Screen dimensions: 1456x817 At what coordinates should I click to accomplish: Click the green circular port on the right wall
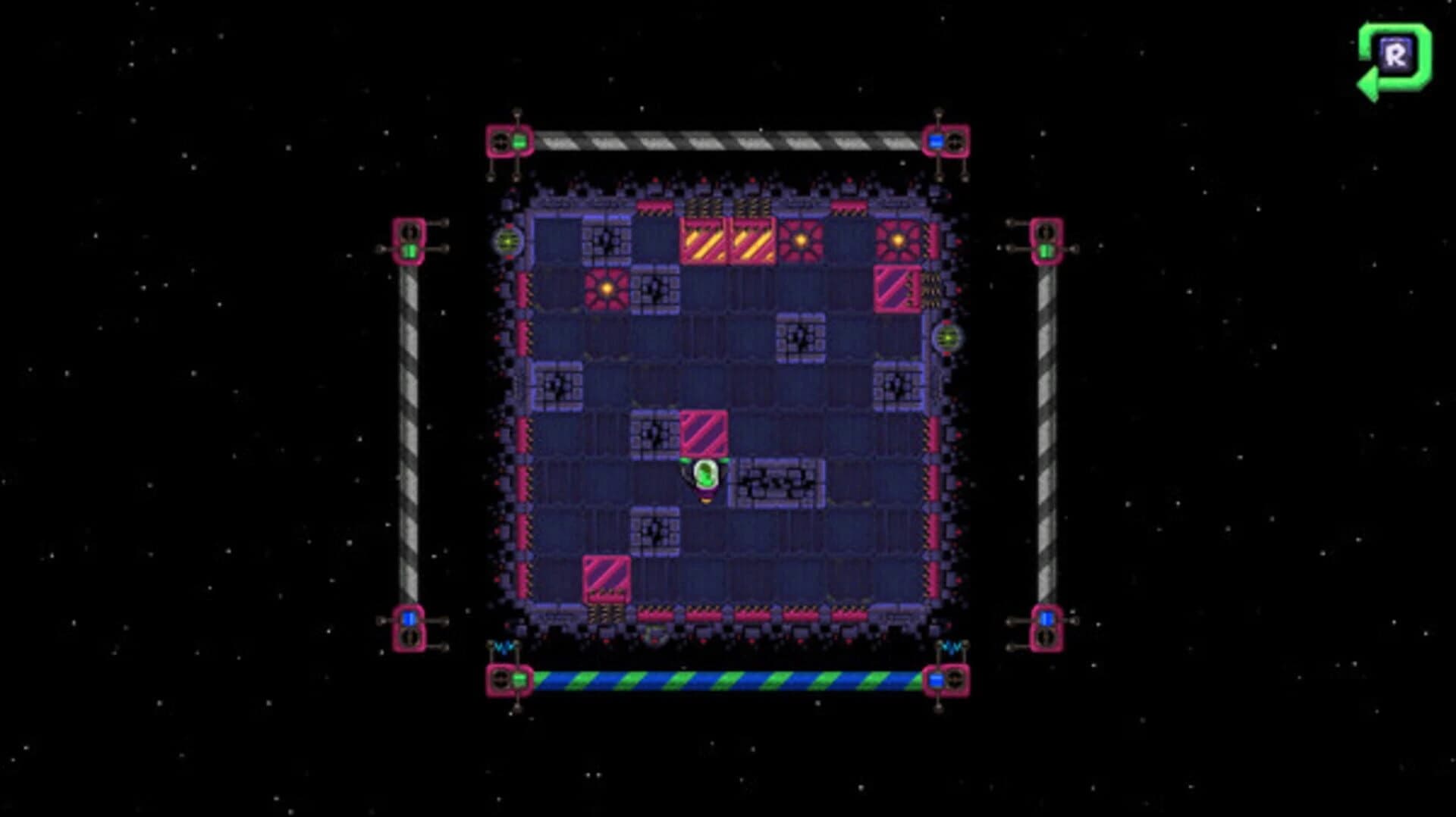(947, 339)
